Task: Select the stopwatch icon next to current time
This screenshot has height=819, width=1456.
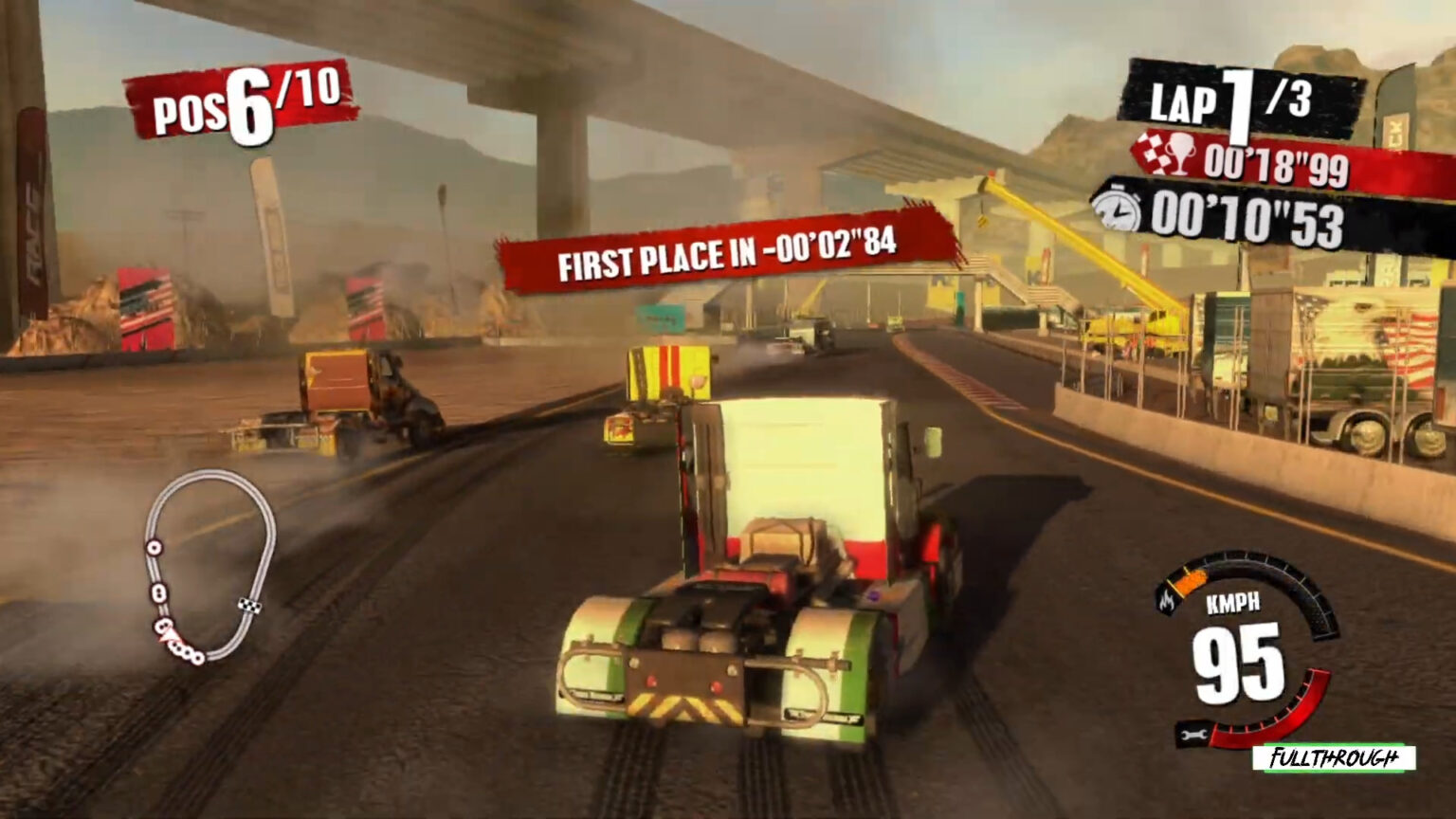Action: pos(1118,210)
